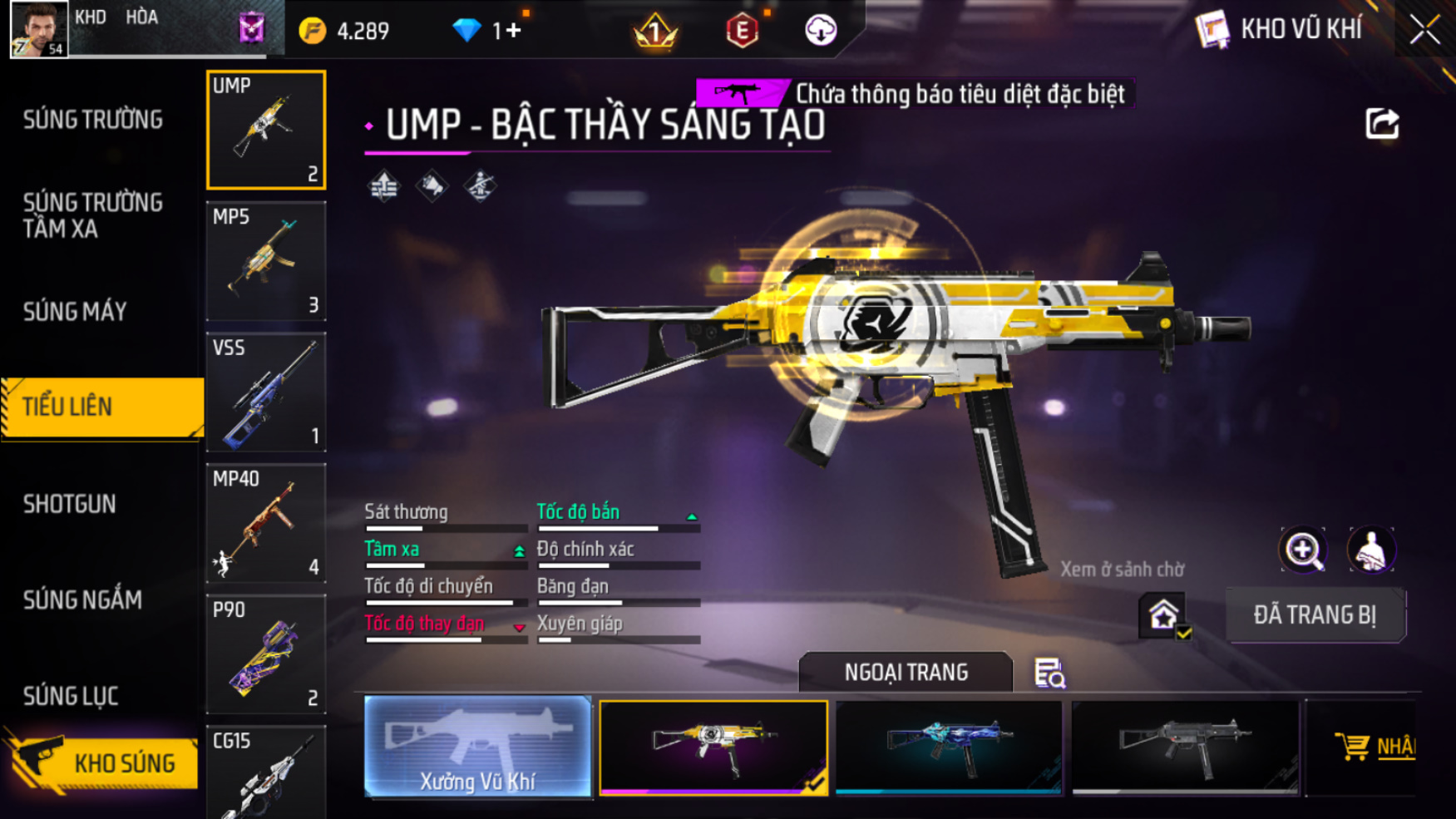Viewport: 1456px width, 819px height.
Task: Pick the MP40 weapon tile
Action: point(266,523)
